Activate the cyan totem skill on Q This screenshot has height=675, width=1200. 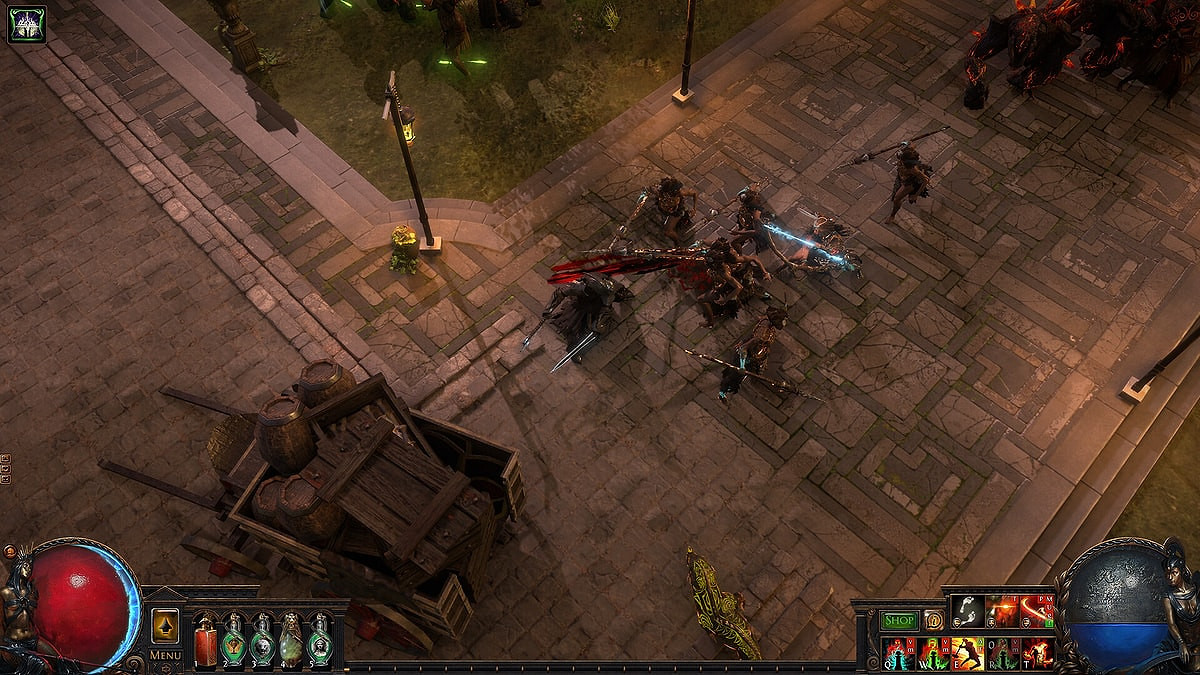tap(897, 653)
